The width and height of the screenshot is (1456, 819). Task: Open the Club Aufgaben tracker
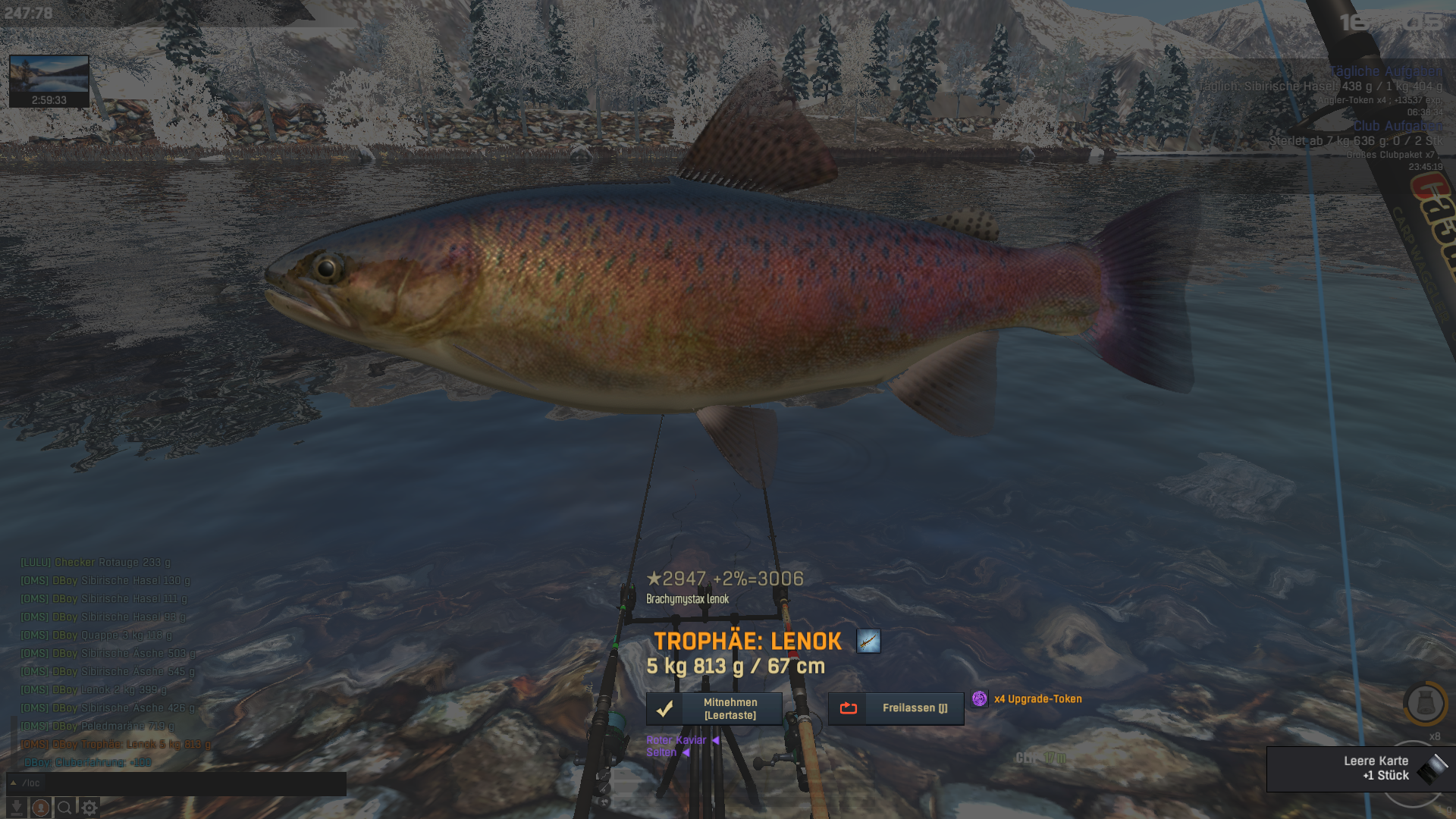1397,126
